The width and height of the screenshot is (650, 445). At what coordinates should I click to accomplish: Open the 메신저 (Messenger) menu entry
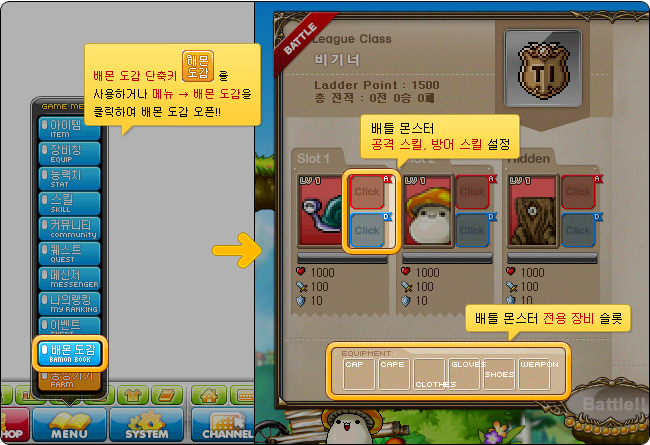(72, 277)
